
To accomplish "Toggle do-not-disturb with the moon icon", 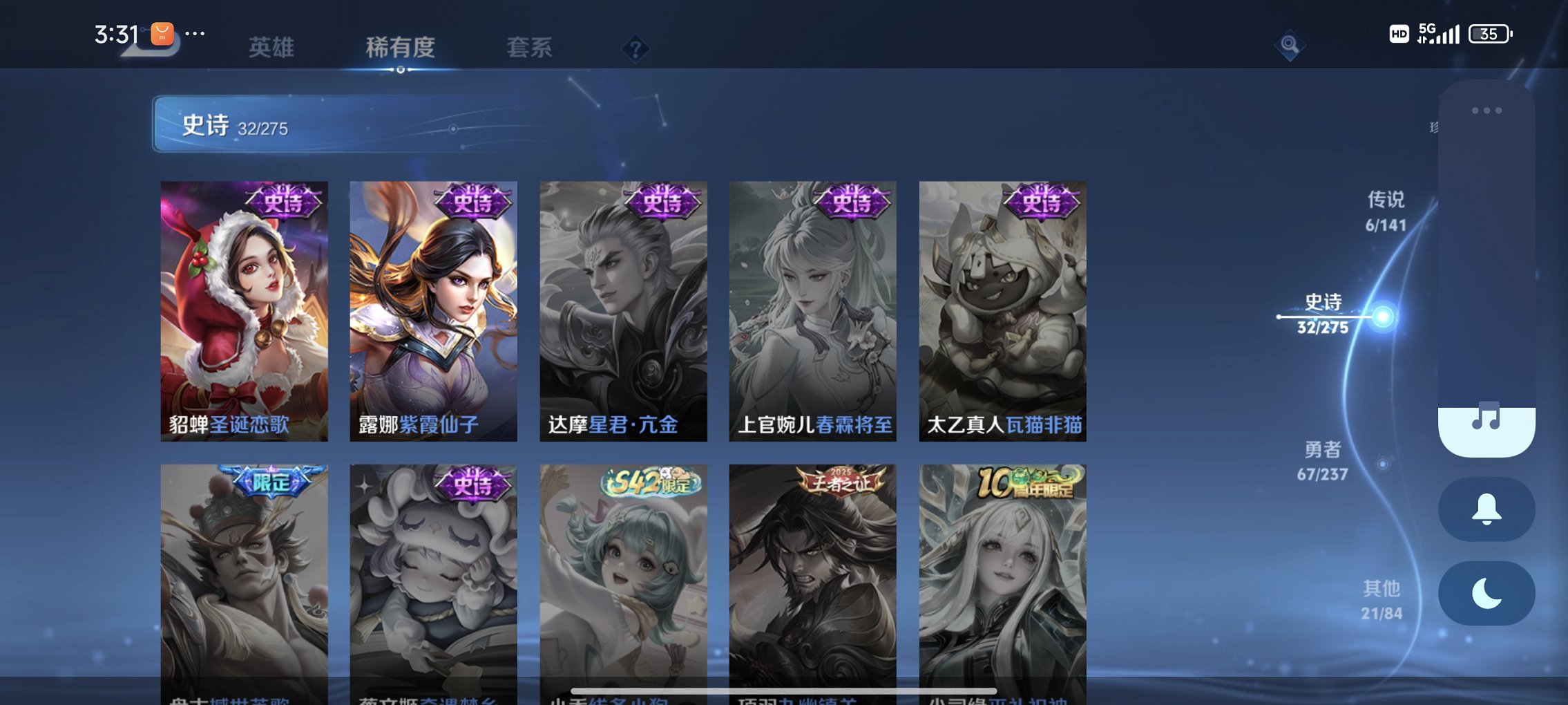I will coord(1486,593).
